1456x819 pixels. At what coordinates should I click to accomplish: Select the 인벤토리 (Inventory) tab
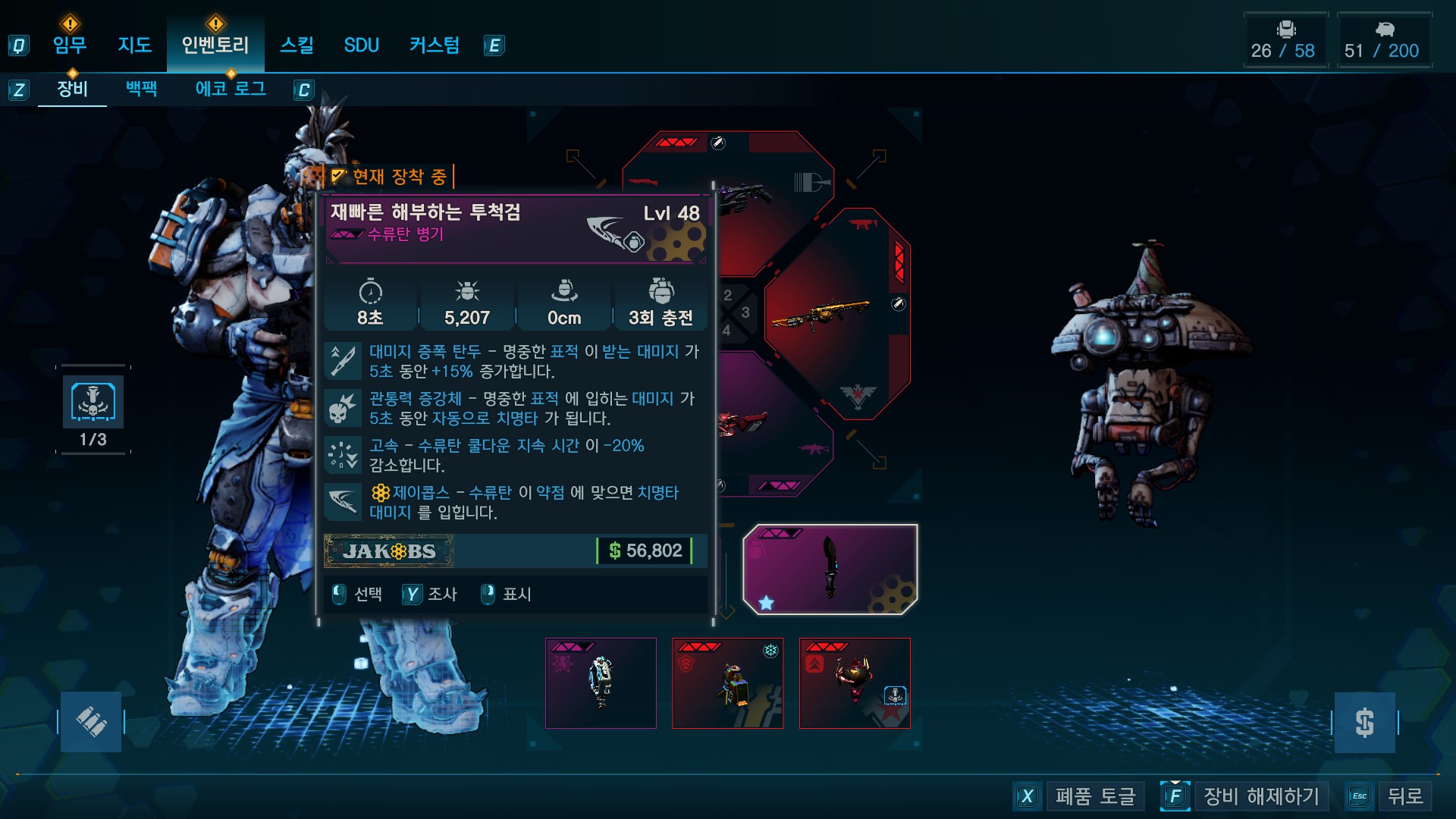coord(215,45)
